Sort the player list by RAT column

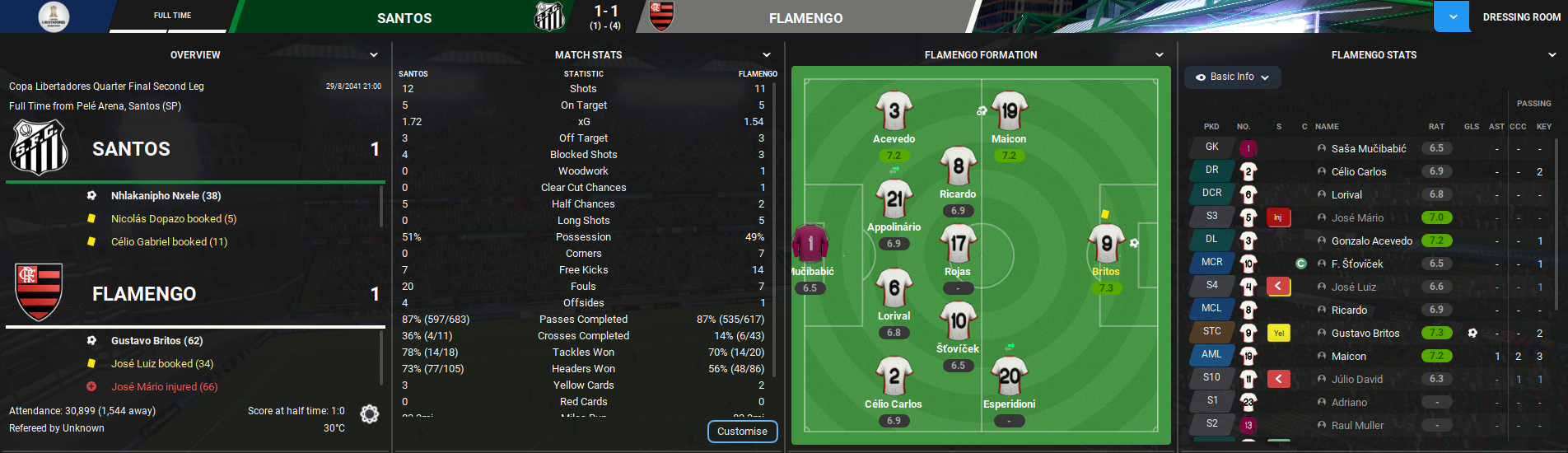coord(1436,127)
